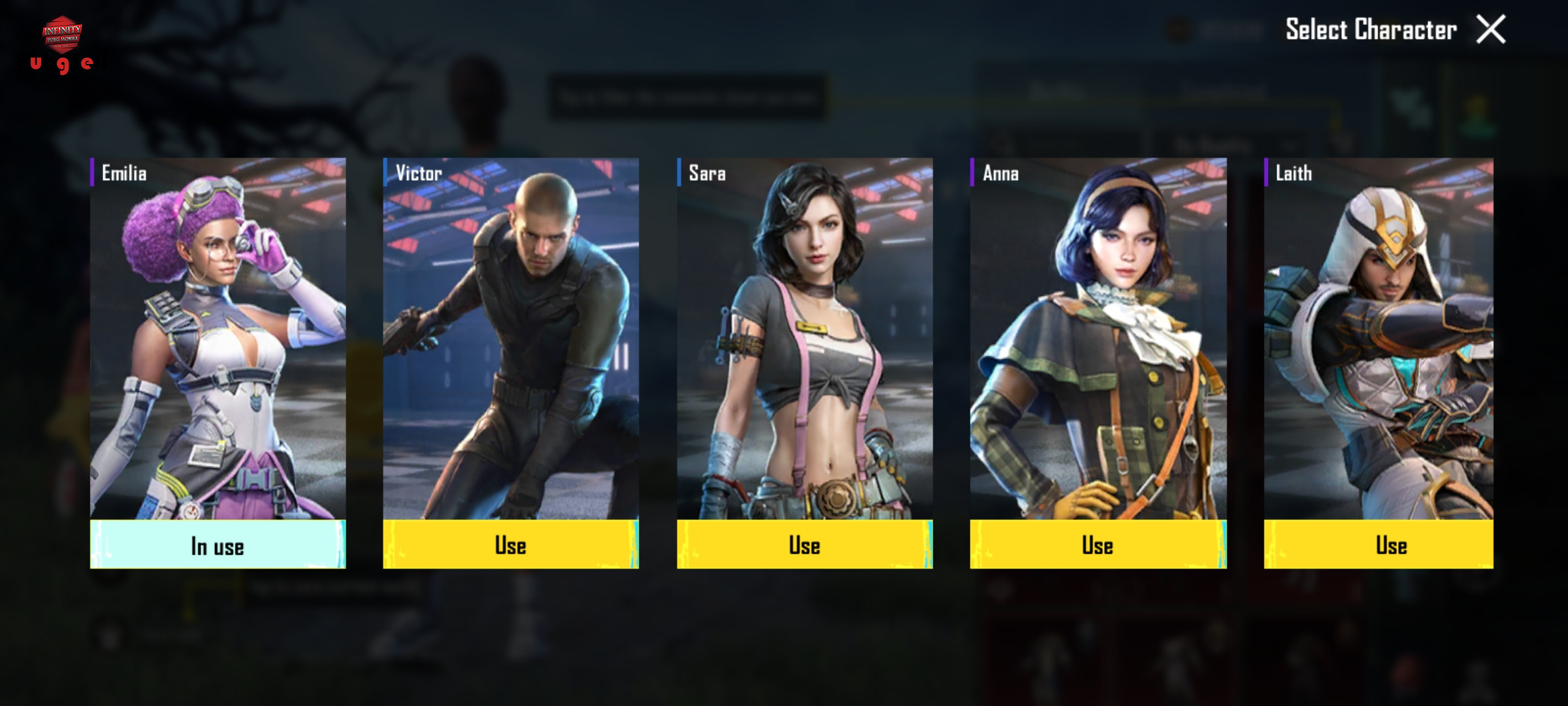Select the Anna character card
The height and width of the screenshot is (706, 1568).
click(1098, 339)
